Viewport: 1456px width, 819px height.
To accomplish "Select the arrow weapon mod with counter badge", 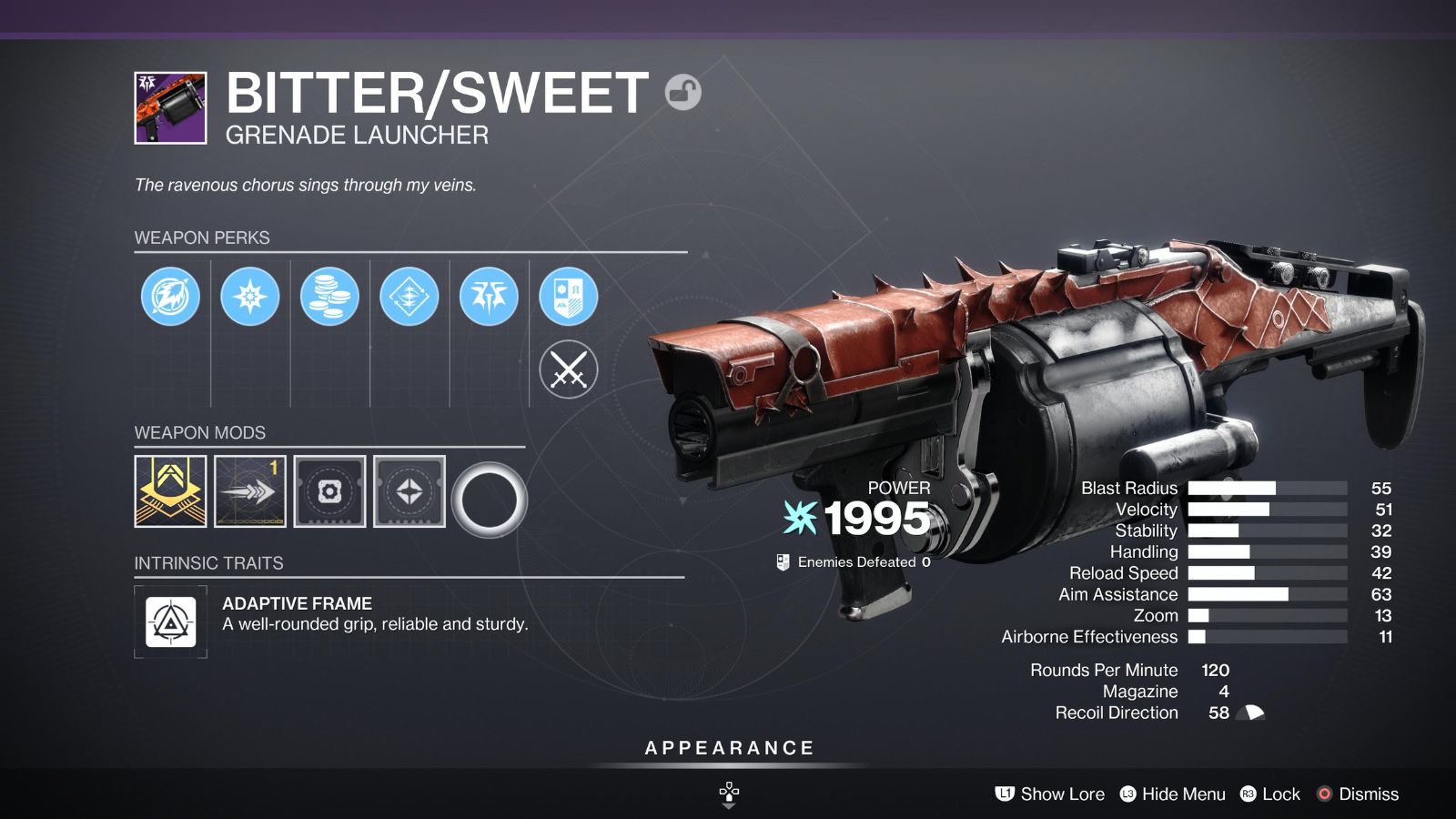I will [x=249, y=491].
